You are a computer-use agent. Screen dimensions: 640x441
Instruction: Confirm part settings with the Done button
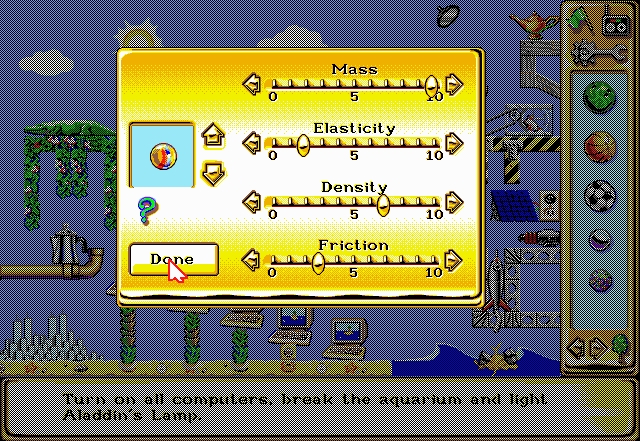[173, 259]
